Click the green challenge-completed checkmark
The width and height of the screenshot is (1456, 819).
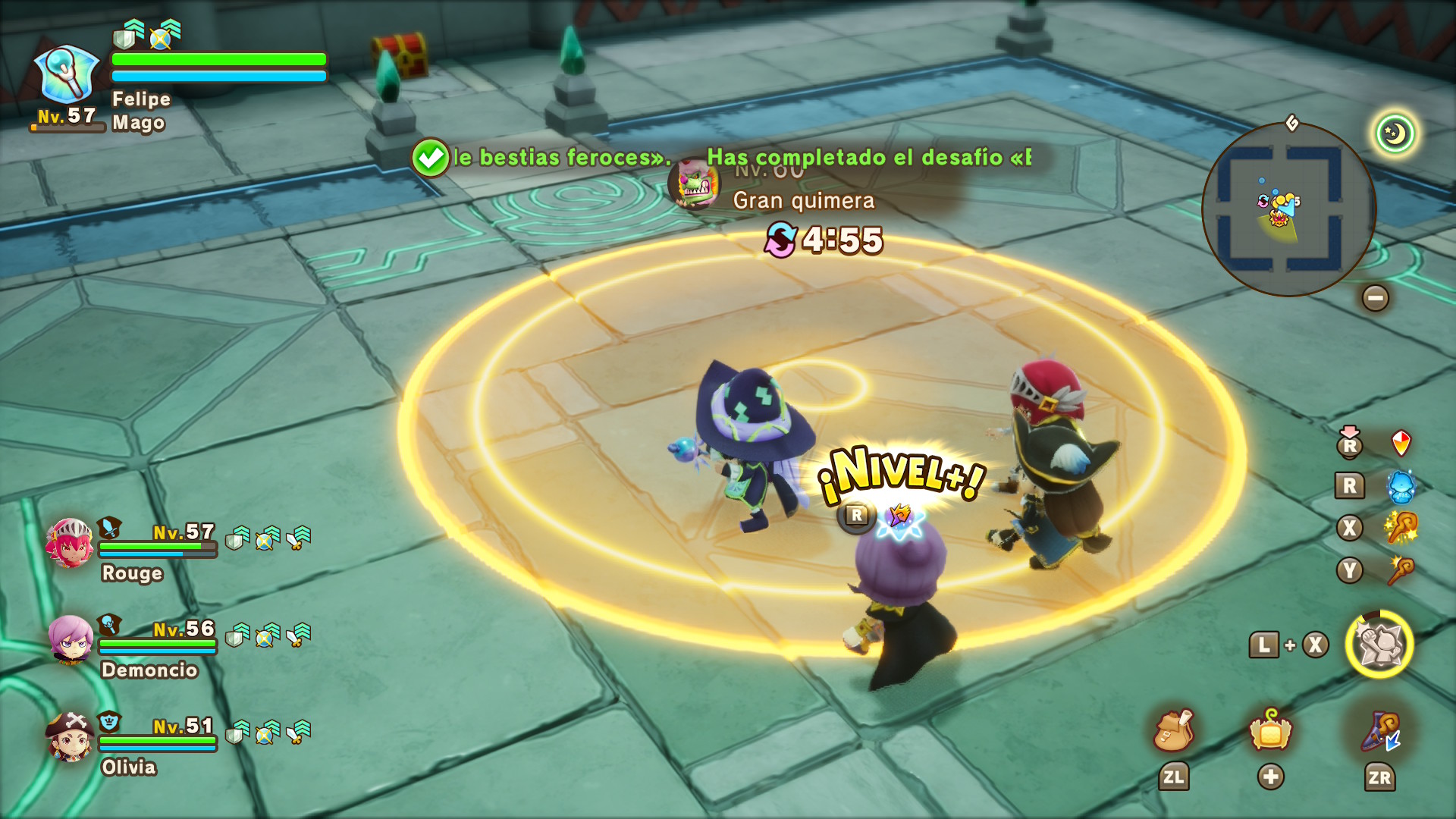431,158
